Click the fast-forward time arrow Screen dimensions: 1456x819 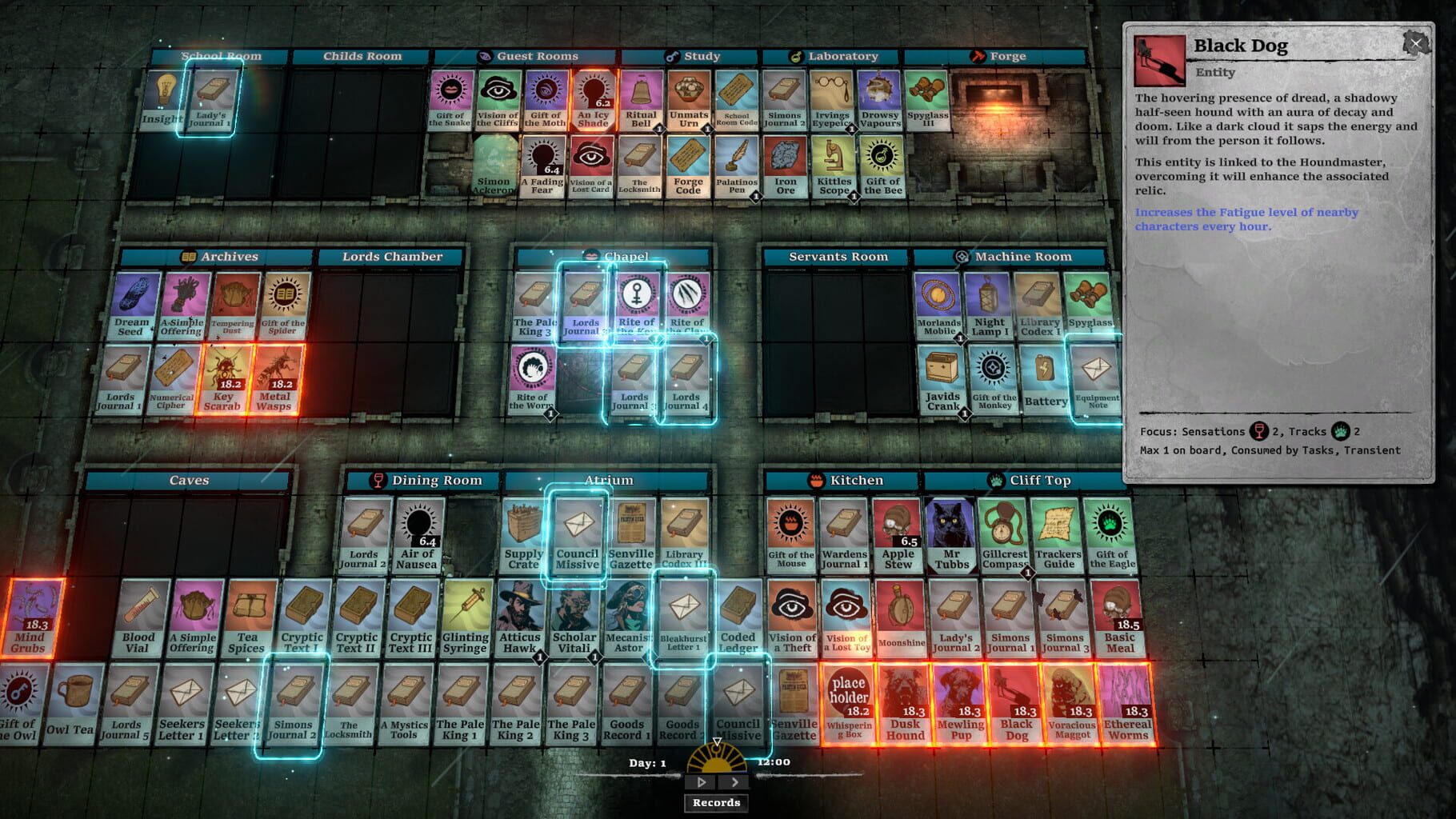[733, 782]
